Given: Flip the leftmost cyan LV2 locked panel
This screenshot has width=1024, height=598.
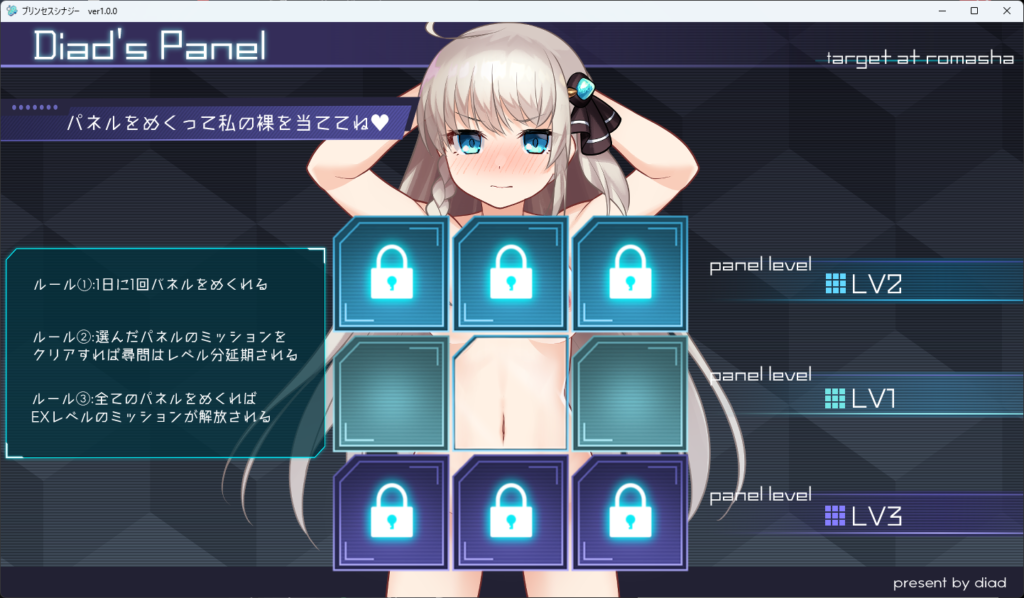Looking at the screenshot, I should pos(391,273).
